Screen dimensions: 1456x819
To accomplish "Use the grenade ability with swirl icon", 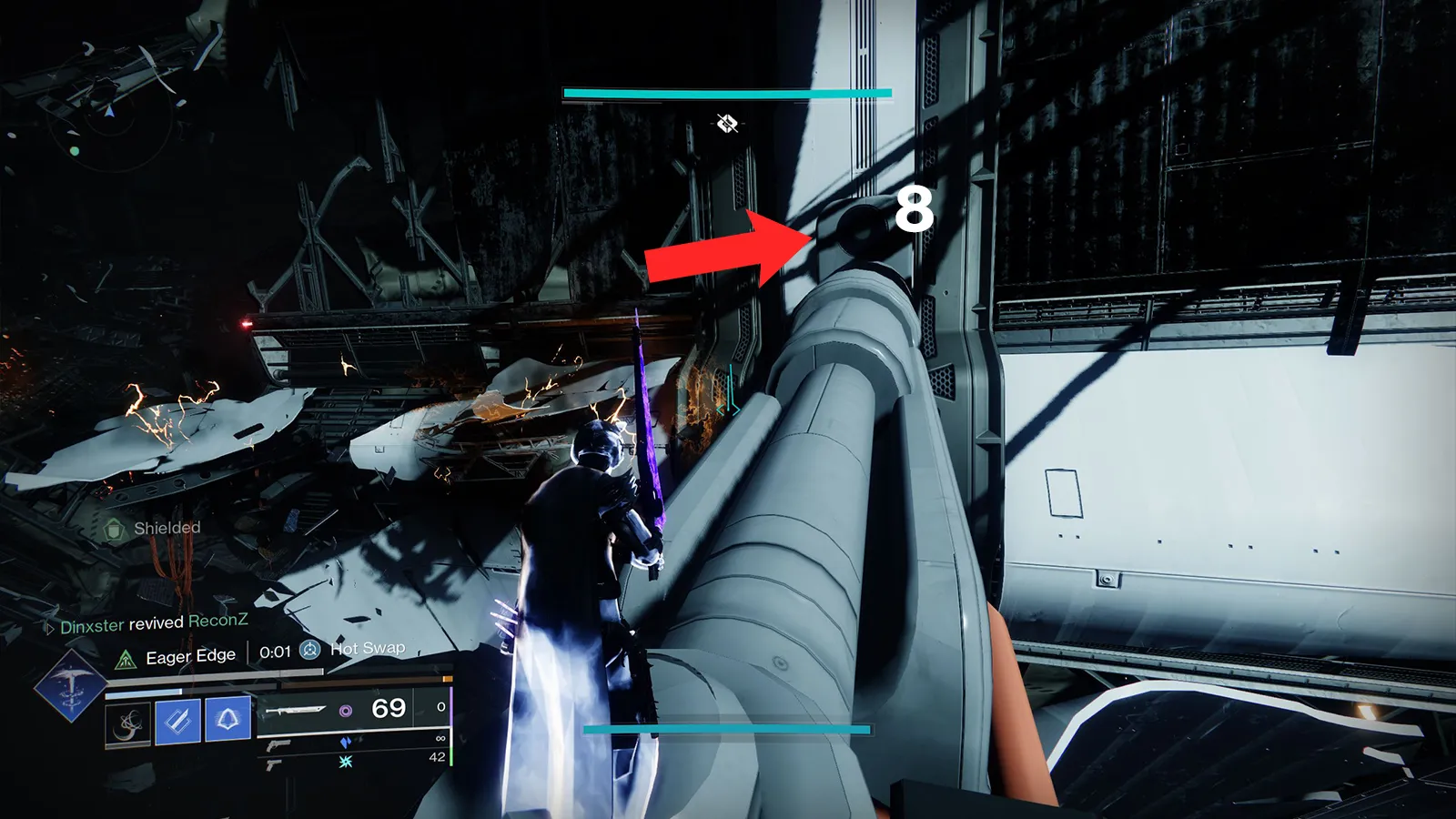I will [x=128, y=724].
